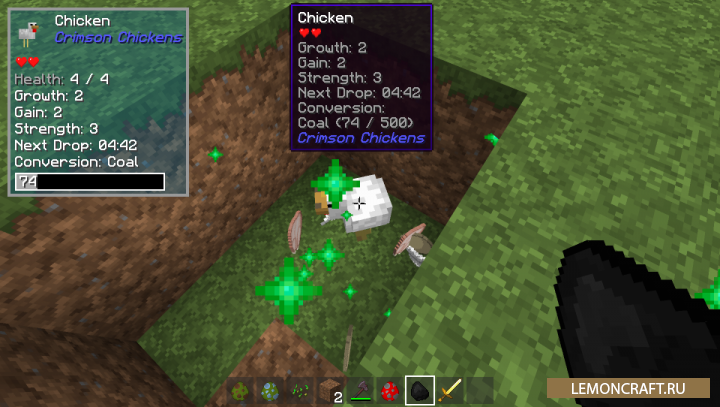The height and width of the screenshot is (407, 720).
Task: Click the coal hotbar slot
Action: click(419, 391)
